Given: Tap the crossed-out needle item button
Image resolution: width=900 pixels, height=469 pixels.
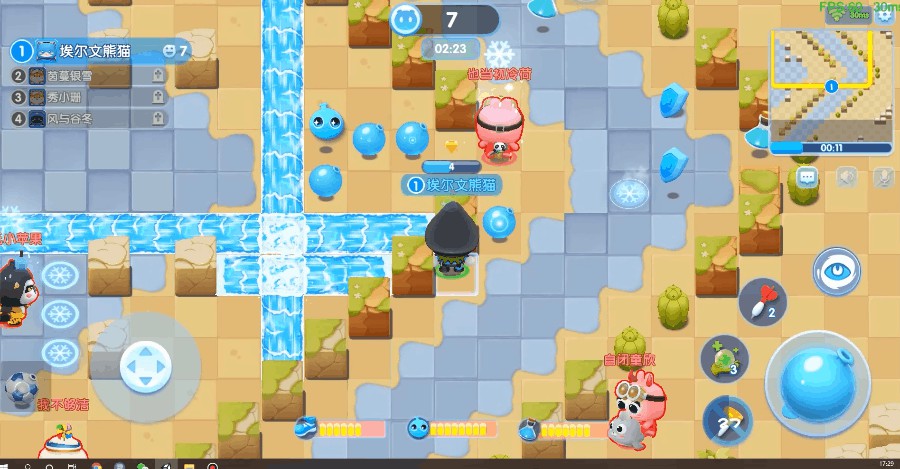Looking at the screenshot, I should (x=726, y=419).
